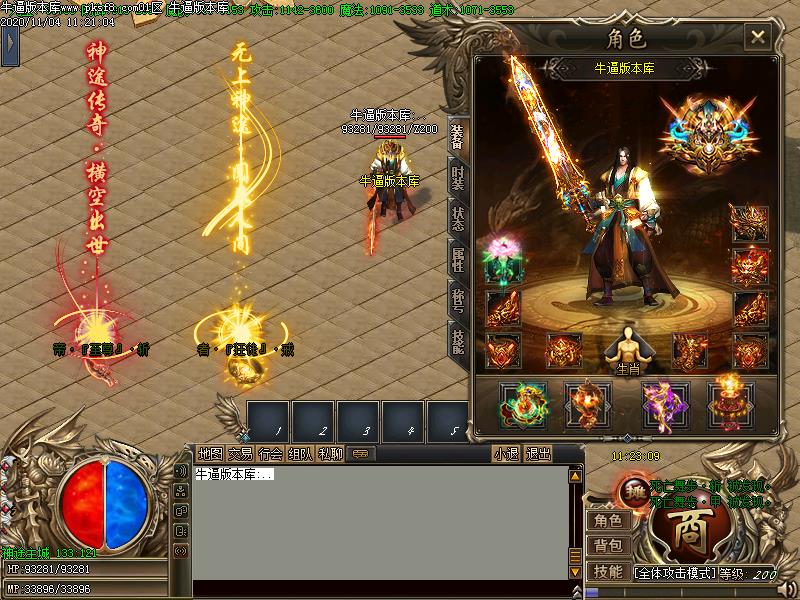Open the 状态 status tab
The height and width of the screenshot is (600, 800).
click(457, 219)
